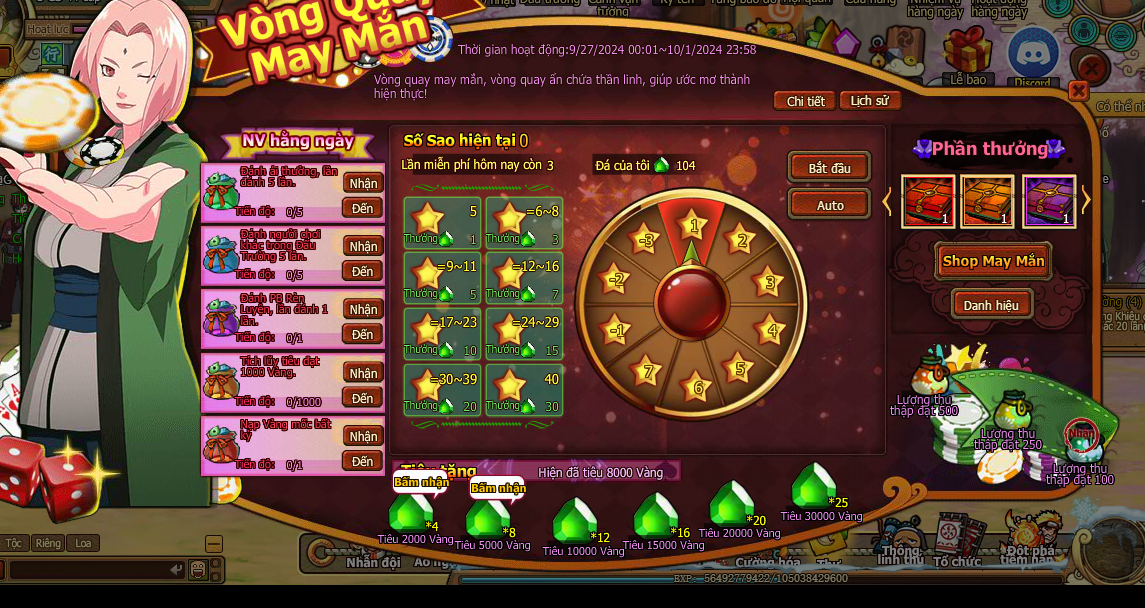Screen dimensions: 1145x608
Task: Close the Vòng Quay May Mắn window
Action: coord(1078,91)
